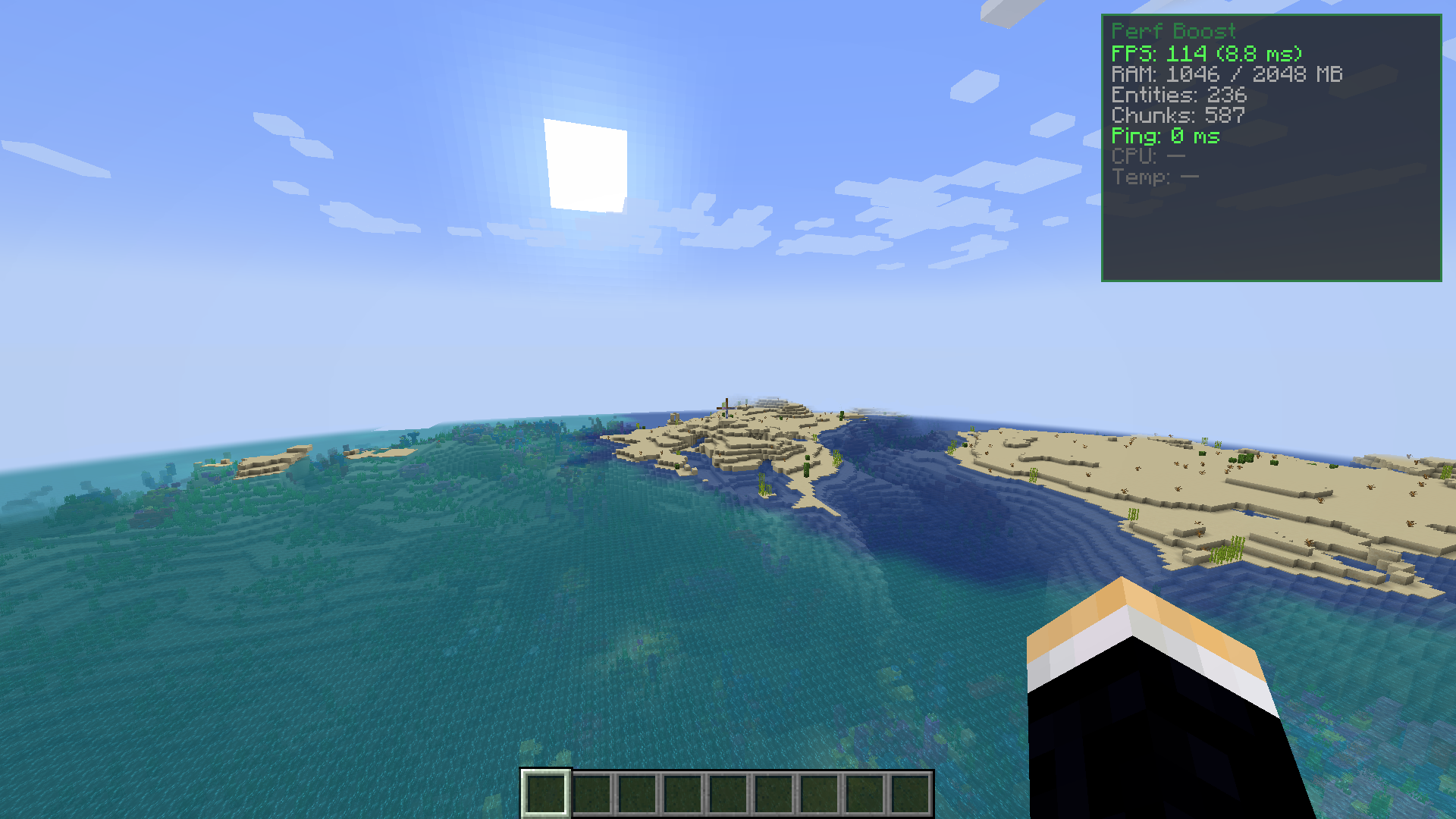1456x819 pixels.
Task: Select the eighth hotbar slot
Action: [867, 792]
